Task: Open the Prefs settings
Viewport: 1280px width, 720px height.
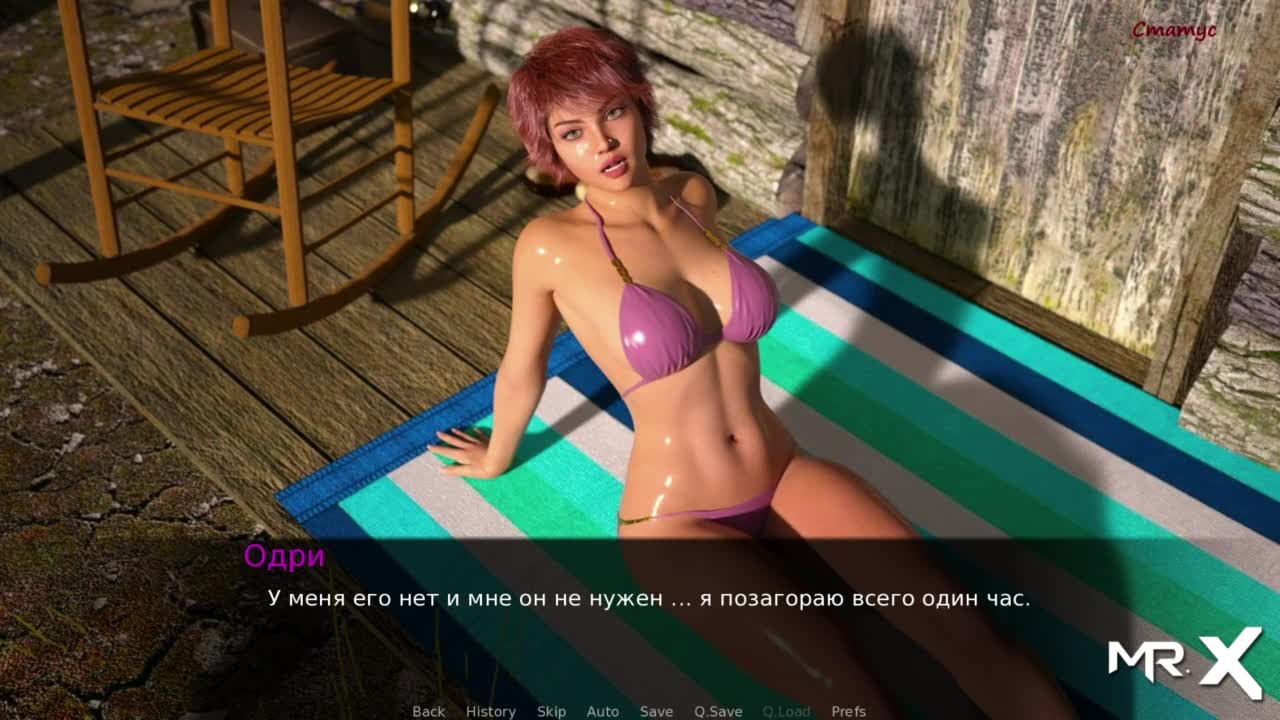Action: [x=848, y=711]
